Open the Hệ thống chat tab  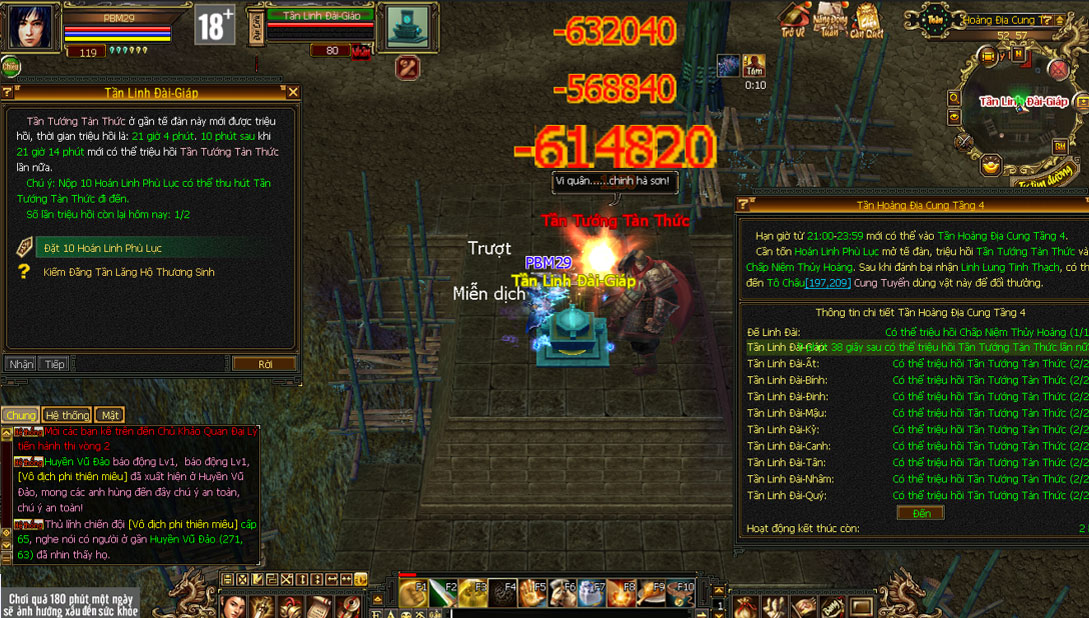tap(66, 415)
